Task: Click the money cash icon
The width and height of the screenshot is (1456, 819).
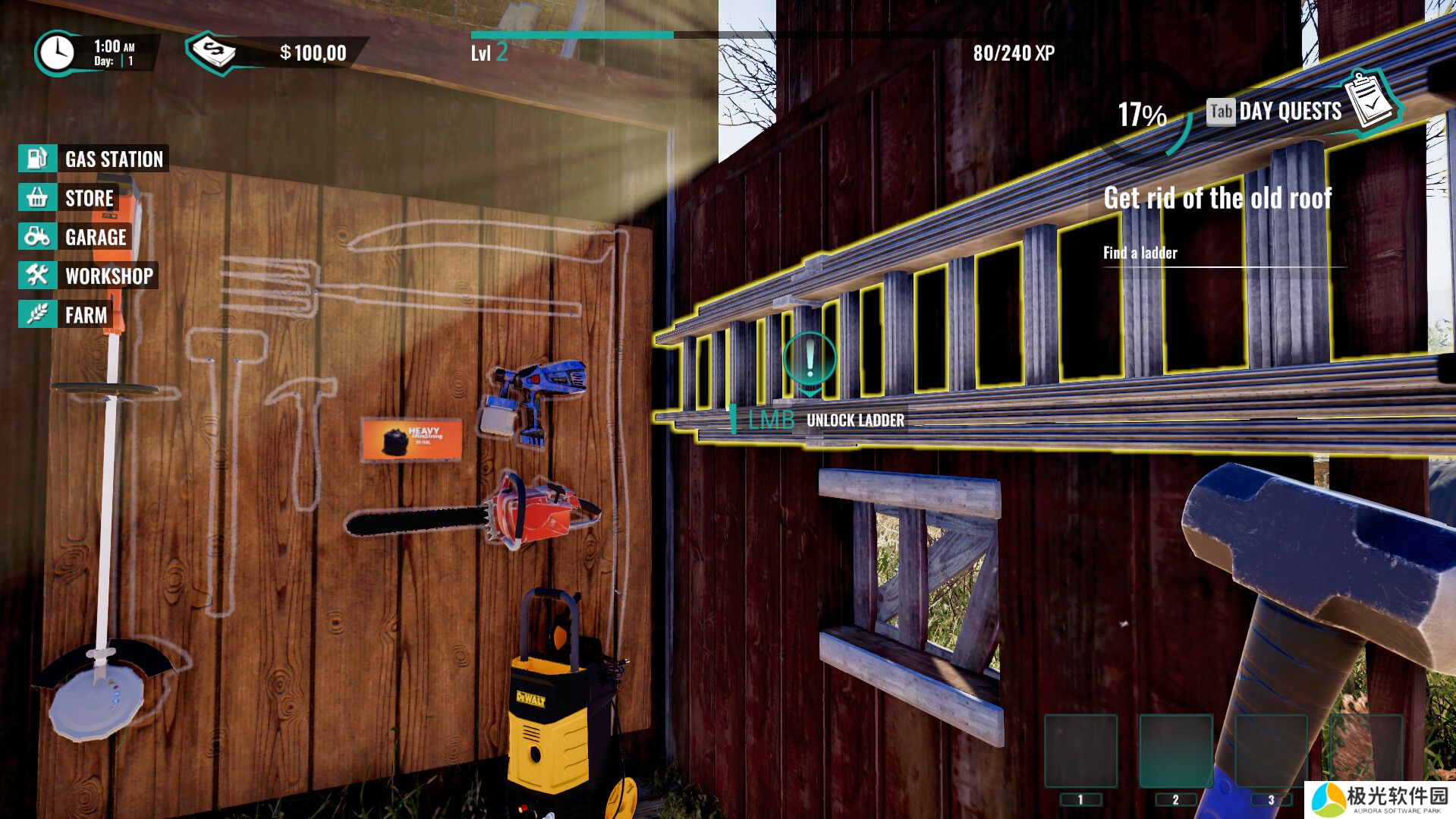Action: 212,52
